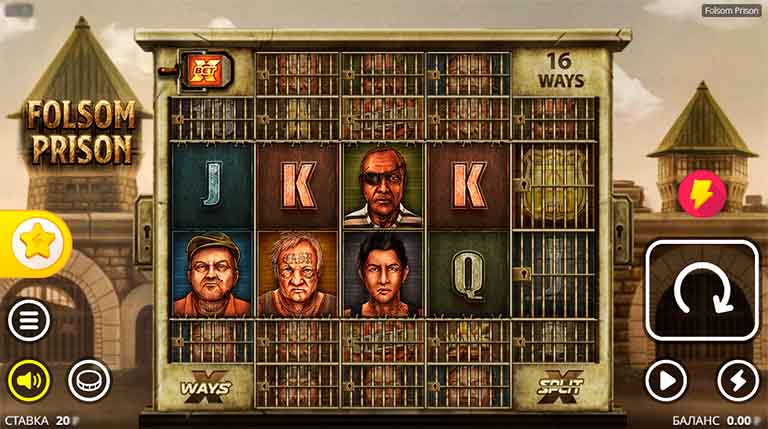Open the hamburger menu
The width and height of the screenshot is (768, 429).
pos(29,321)
